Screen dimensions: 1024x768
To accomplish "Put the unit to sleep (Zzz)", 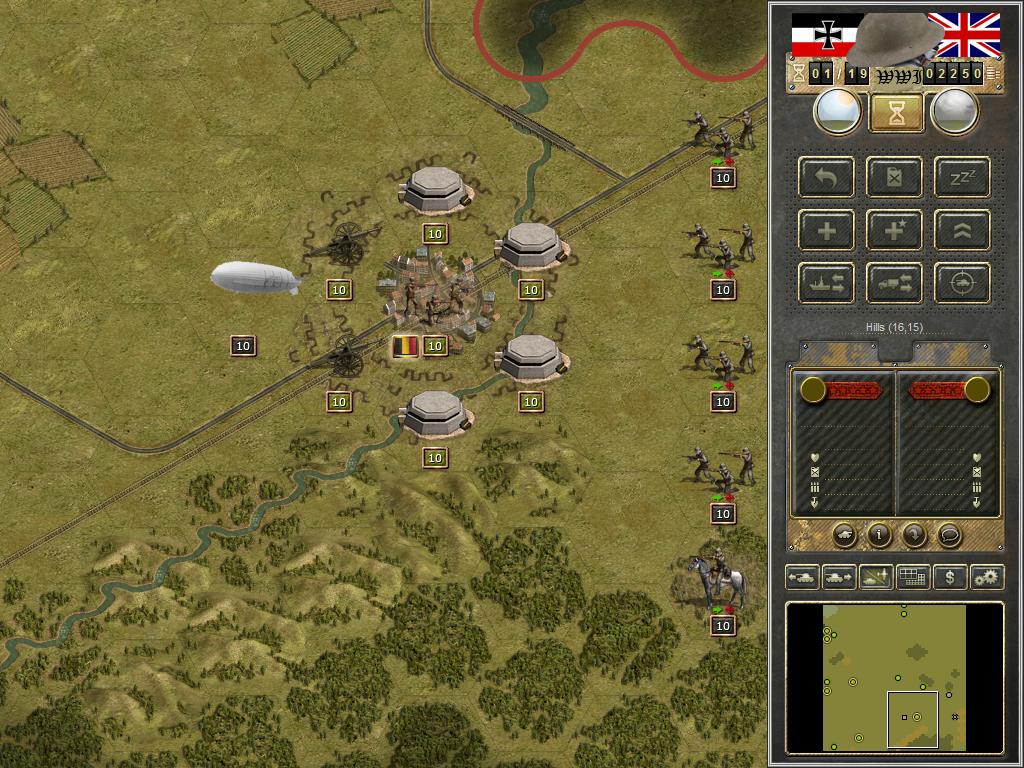I will point(962,178).
